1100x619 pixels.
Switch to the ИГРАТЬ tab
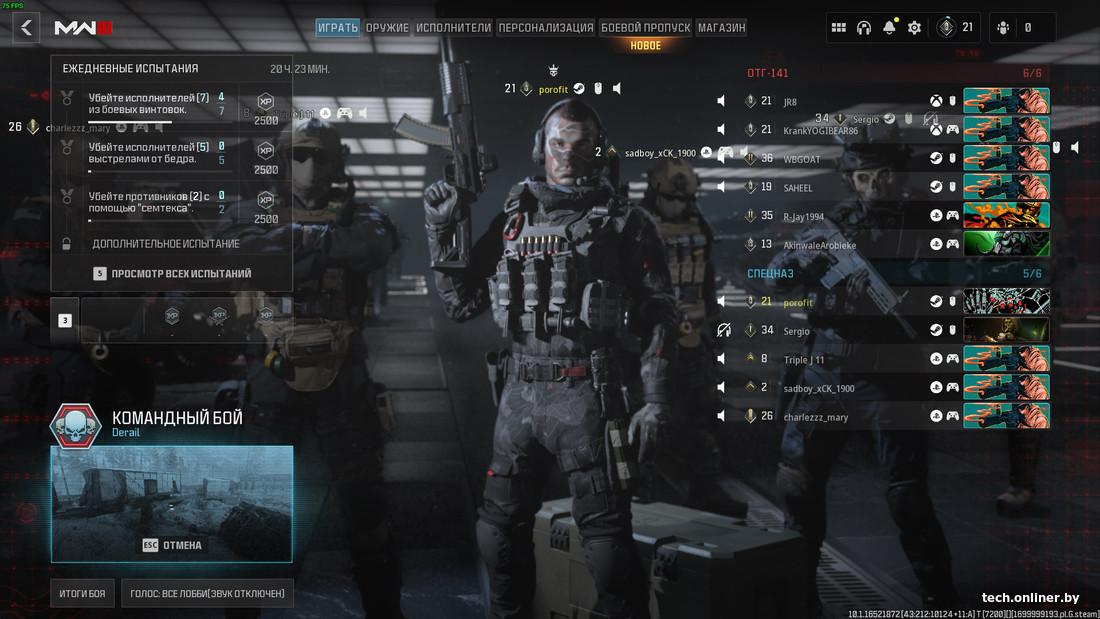pos(338,28)
